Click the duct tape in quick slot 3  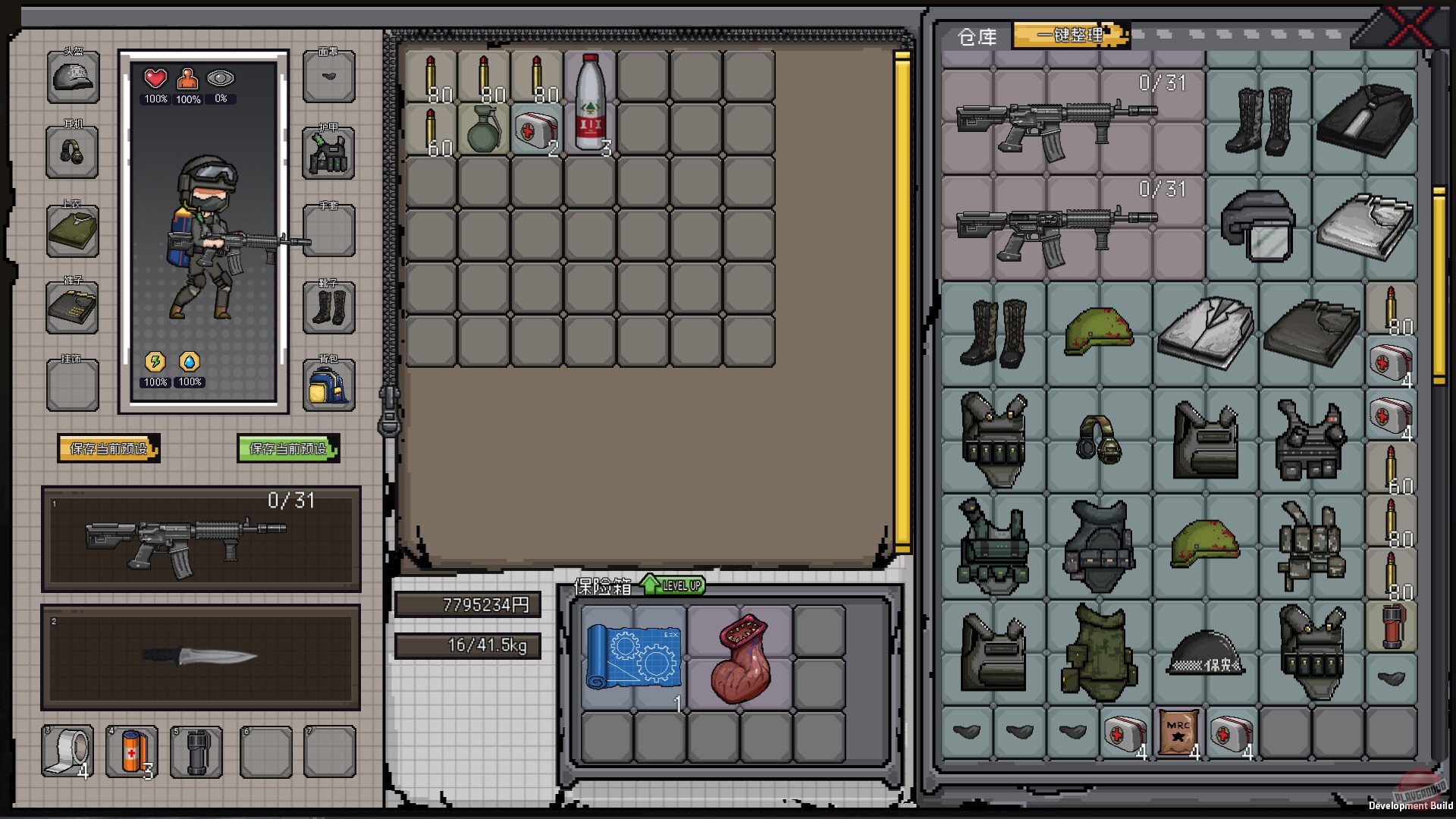click(67, 751)
